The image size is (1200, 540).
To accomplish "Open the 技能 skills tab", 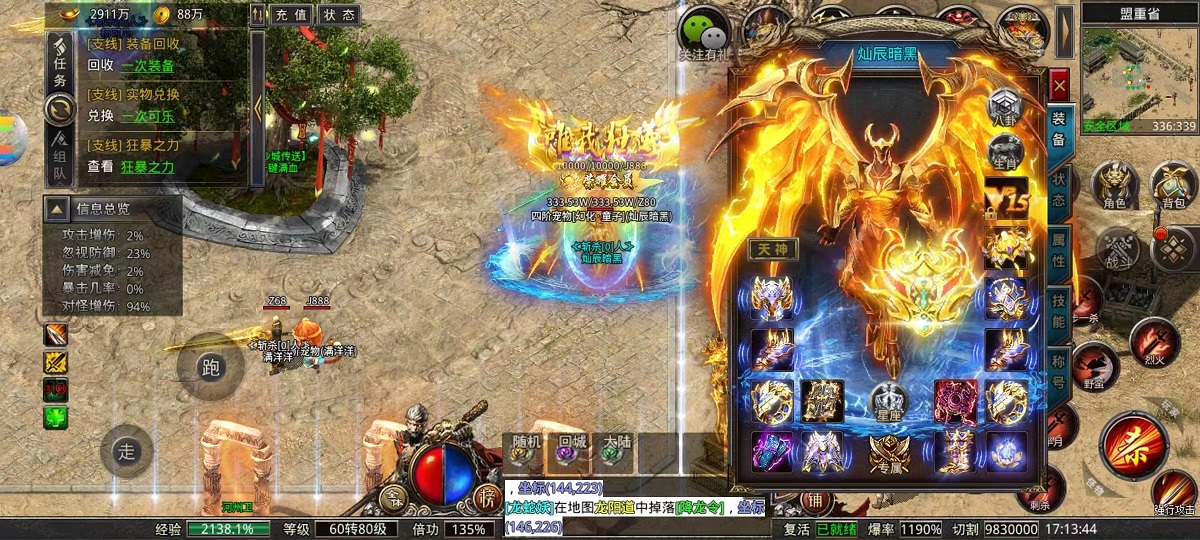I will [x=1059, y=311].
